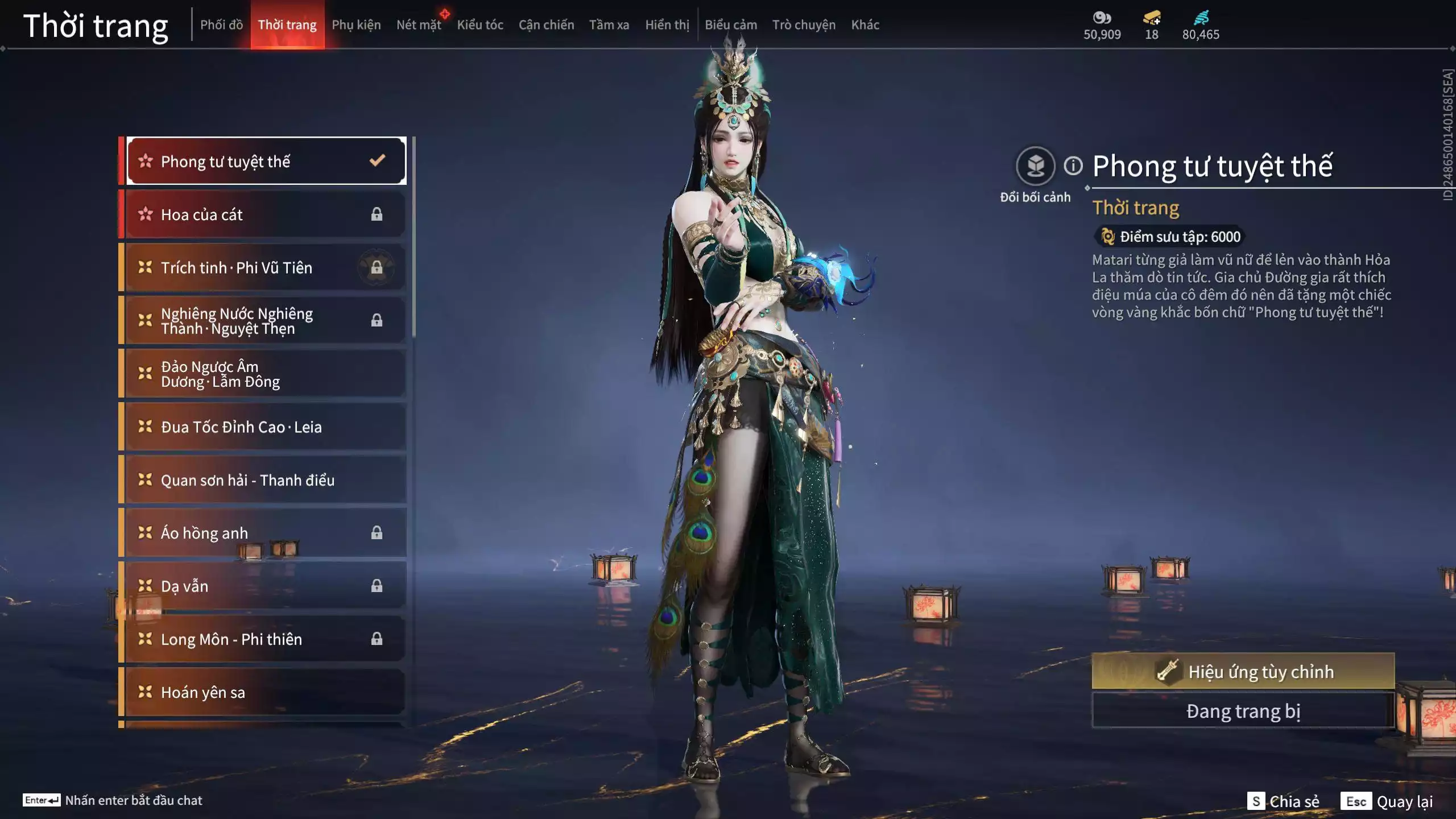Go to the Biểu cảm tab
This screenshot has width=1456, height=819.
[731, 25]
